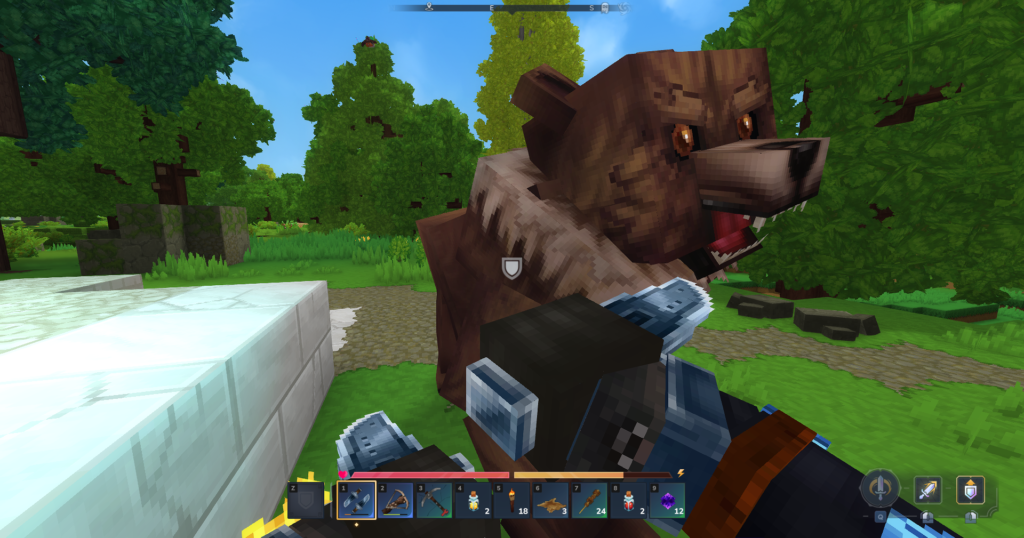The height and width of the screenshot is (538, 1024).
Task: Choose the pickaxe in the hotbar
Action: [x=433, y=500]
